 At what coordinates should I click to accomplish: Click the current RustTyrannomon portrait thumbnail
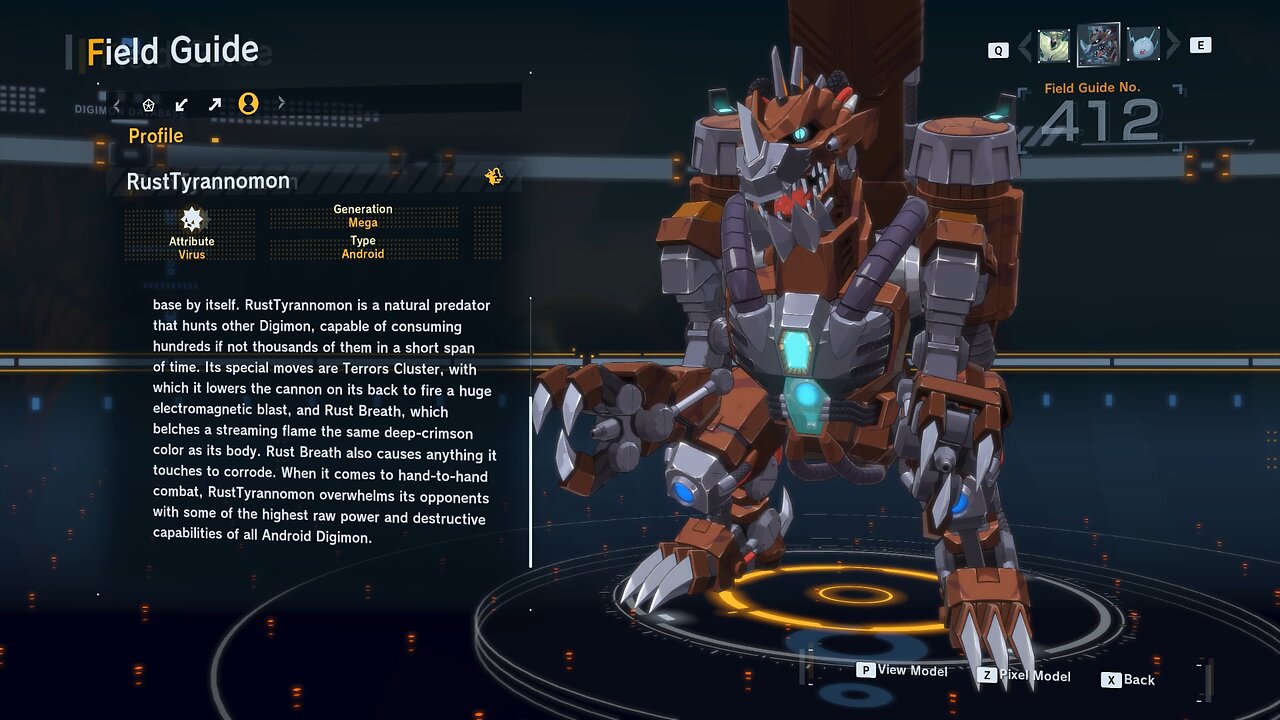(1098, 45)
